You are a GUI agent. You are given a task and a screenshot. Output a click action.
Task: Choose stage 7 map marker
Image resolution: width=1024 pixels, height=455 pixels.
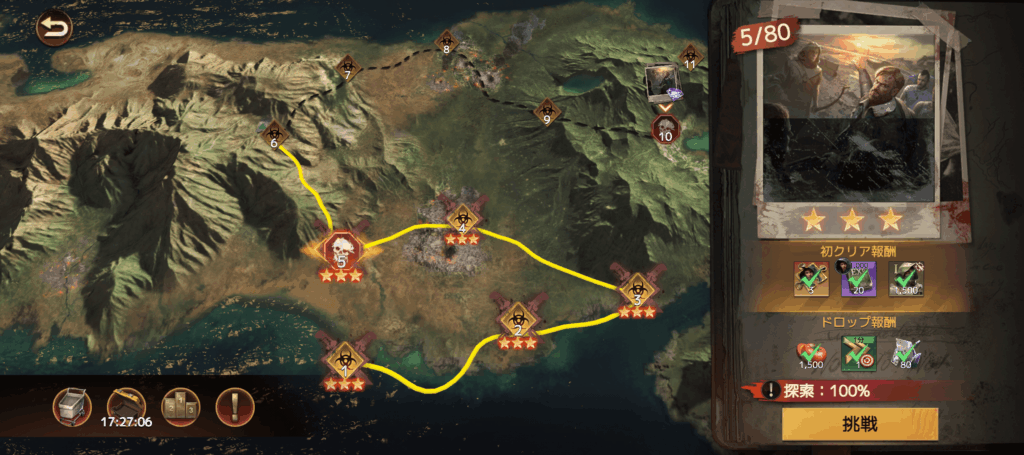(347, 67)
